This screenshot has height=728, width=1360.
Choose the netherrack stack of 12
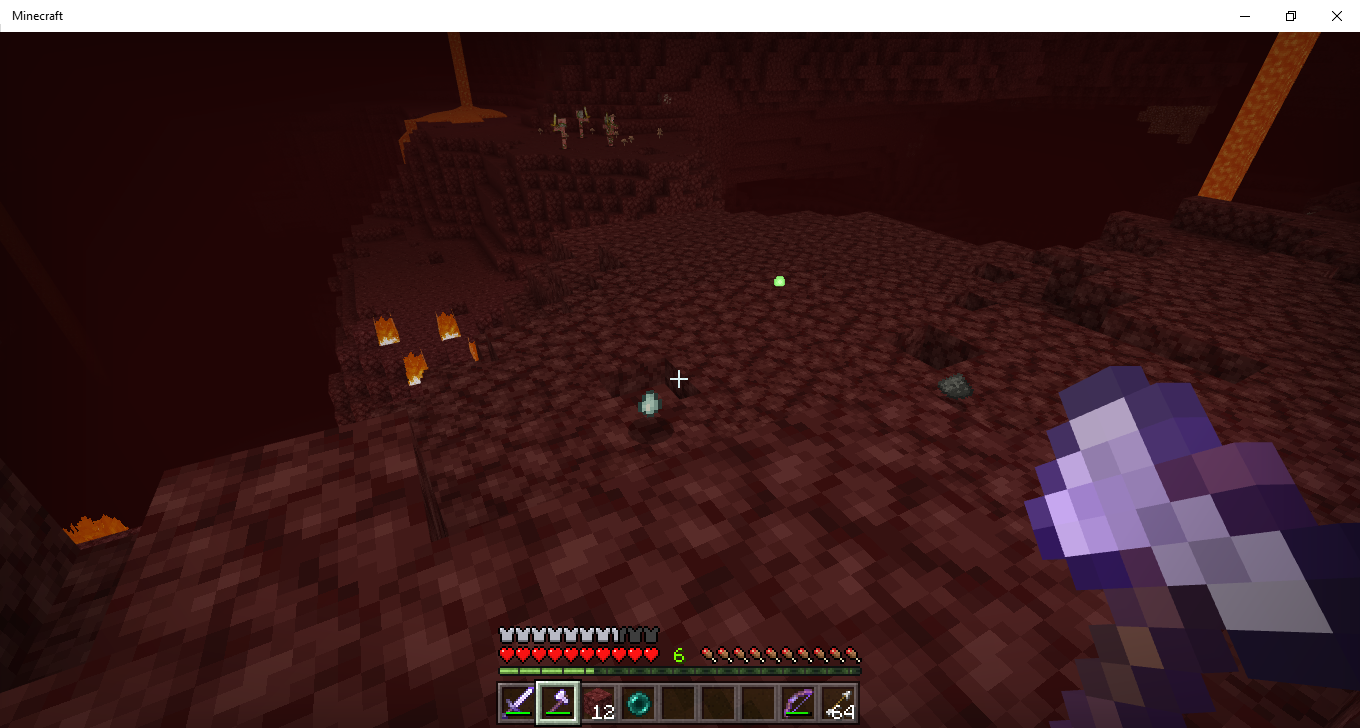(598, 703)
